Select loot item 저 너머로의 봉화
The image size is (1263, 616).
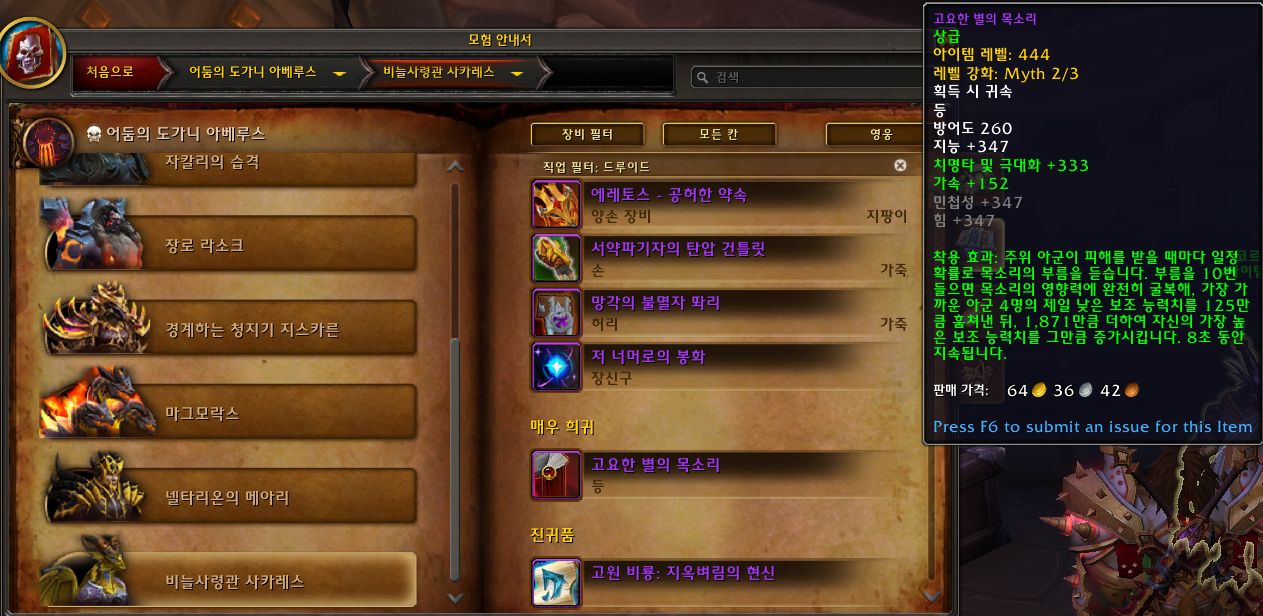click(720, 366)
